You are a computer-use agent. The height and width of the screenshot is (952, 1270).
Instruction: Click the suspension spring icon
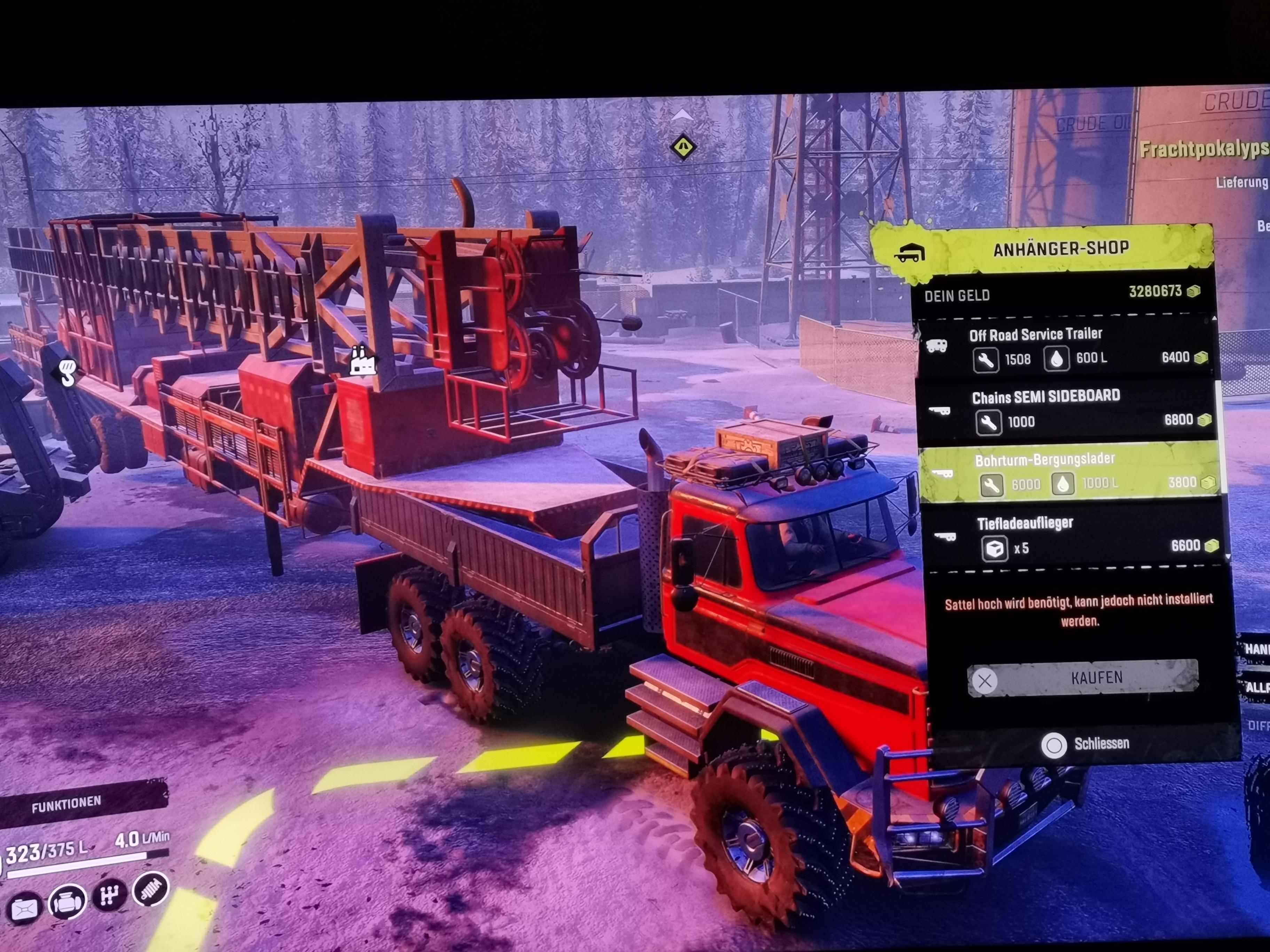point(150,889)
